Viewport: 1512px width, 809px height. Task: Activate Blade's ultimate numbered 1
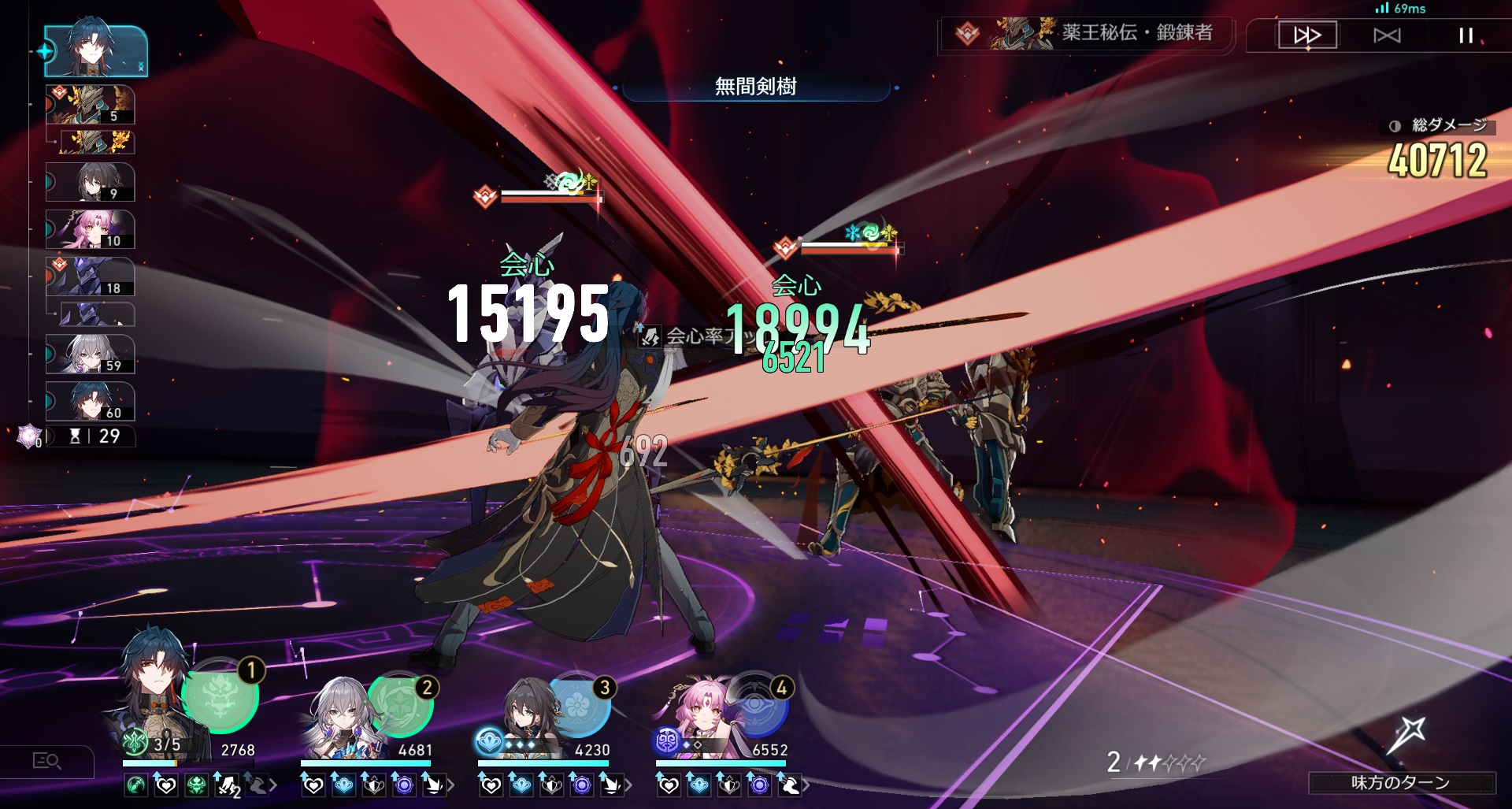220,696
